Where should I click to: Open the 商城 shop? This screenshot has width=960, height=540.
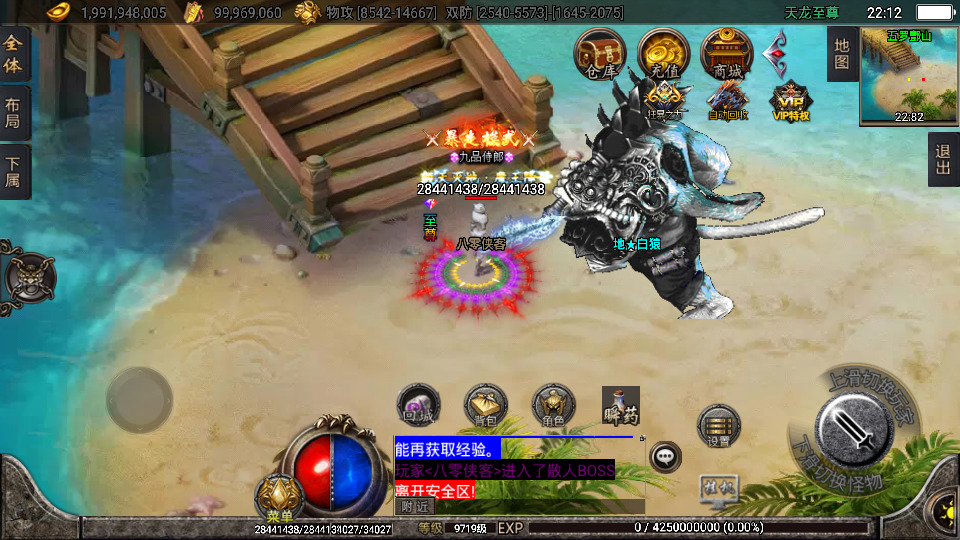click(727, 53)
